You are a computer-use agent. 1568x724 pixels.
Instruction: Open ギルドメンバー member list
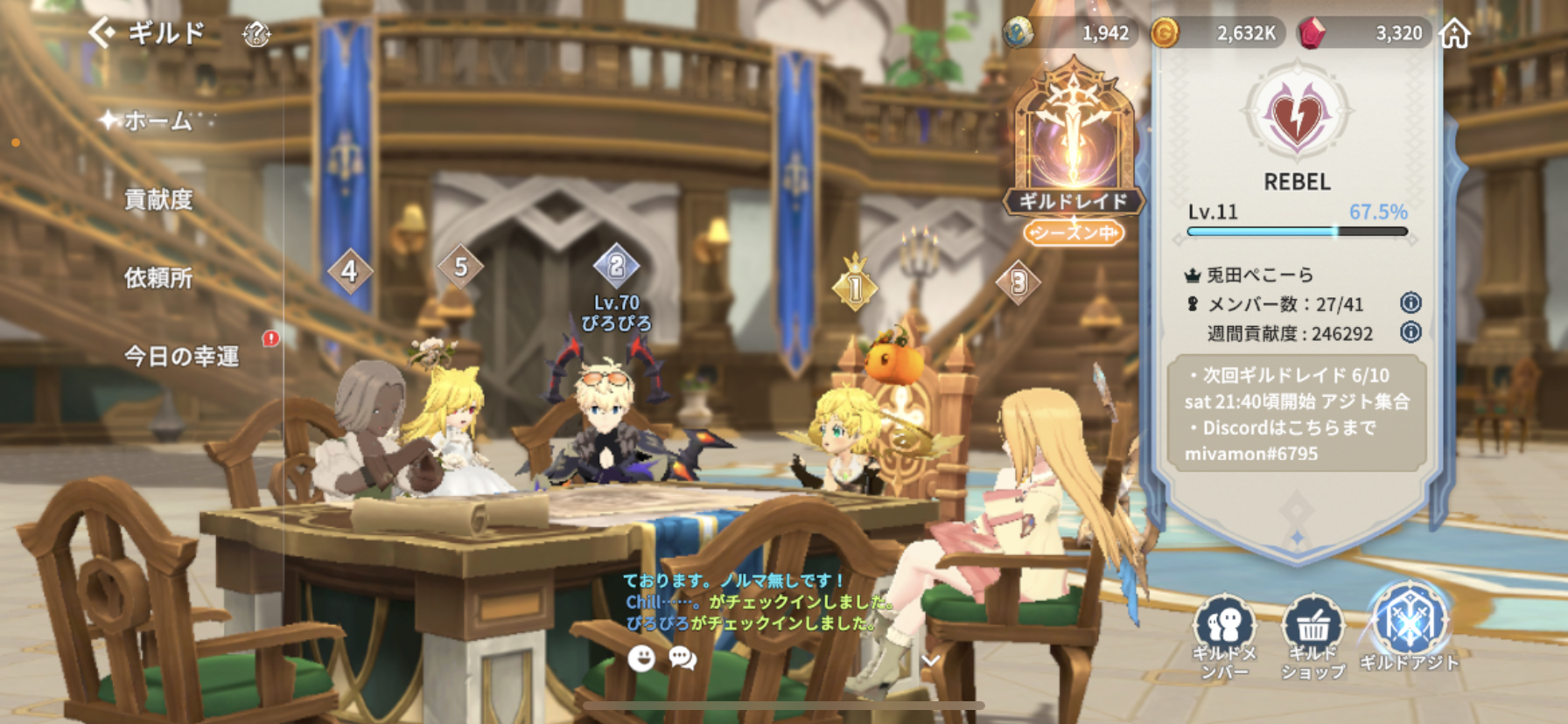click(1224, 636)
